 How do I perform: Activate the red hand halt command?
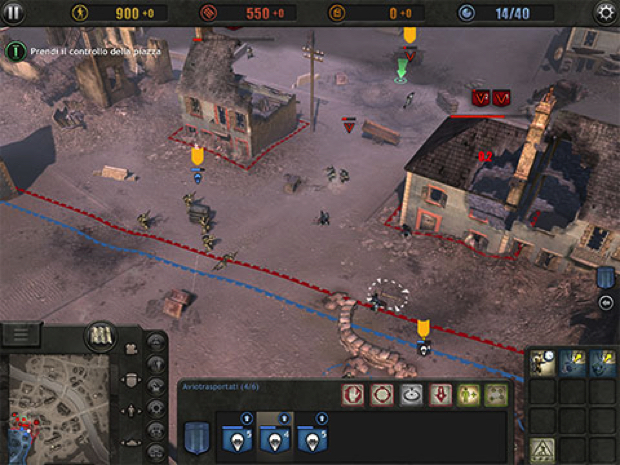tap(353, 394)
